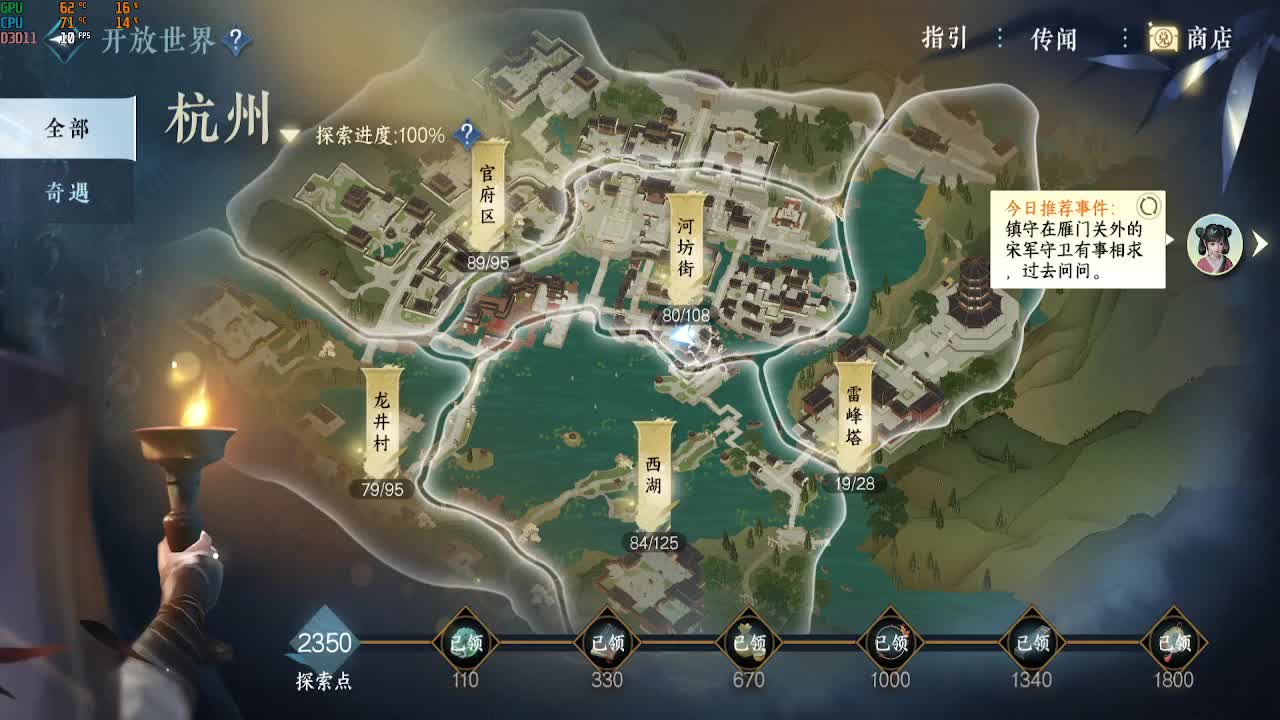Click the 已领 button above 1340
The image size is (1280, 720).
(1029, 644)
